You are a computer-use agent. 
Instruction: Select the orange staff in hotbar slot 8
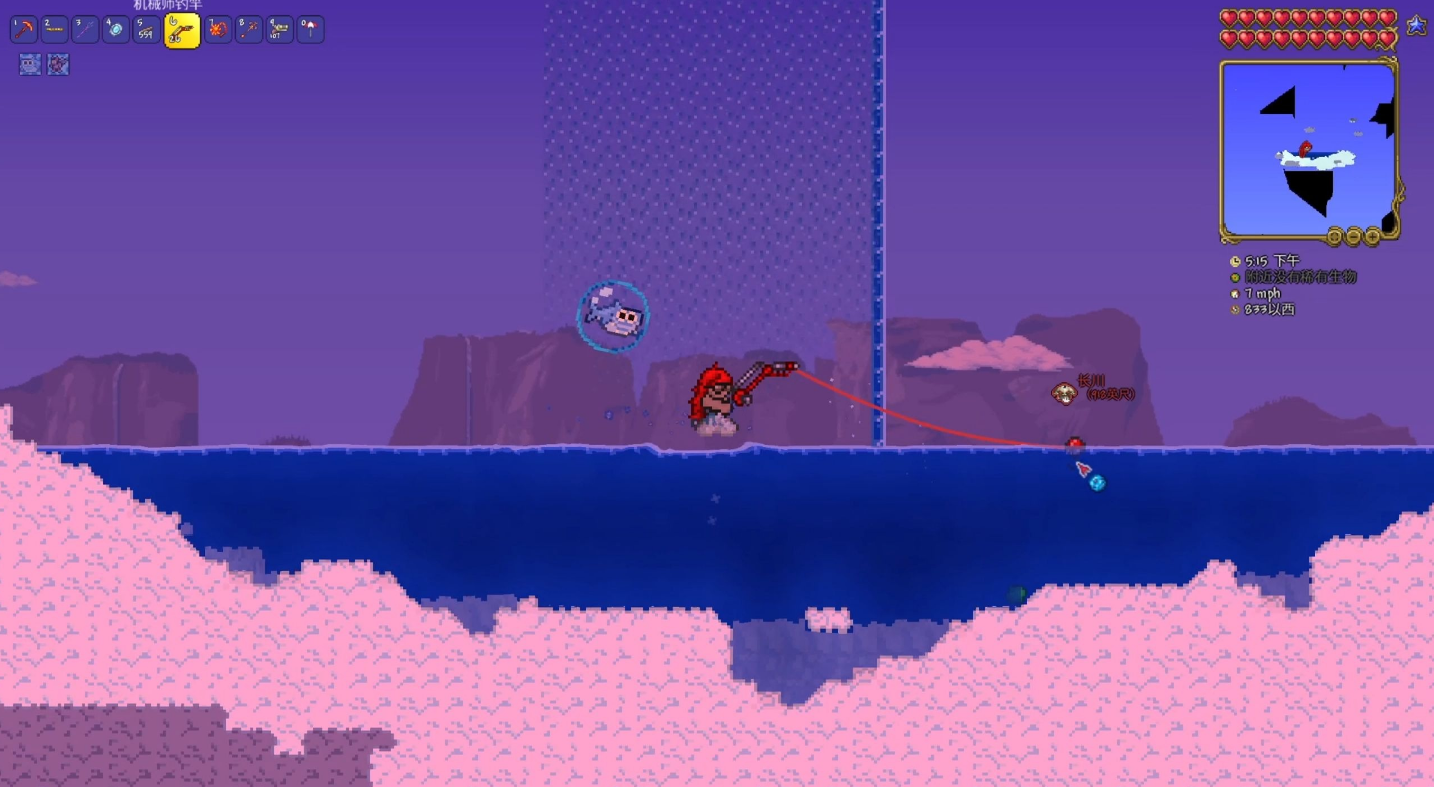(x=248, y=30)
